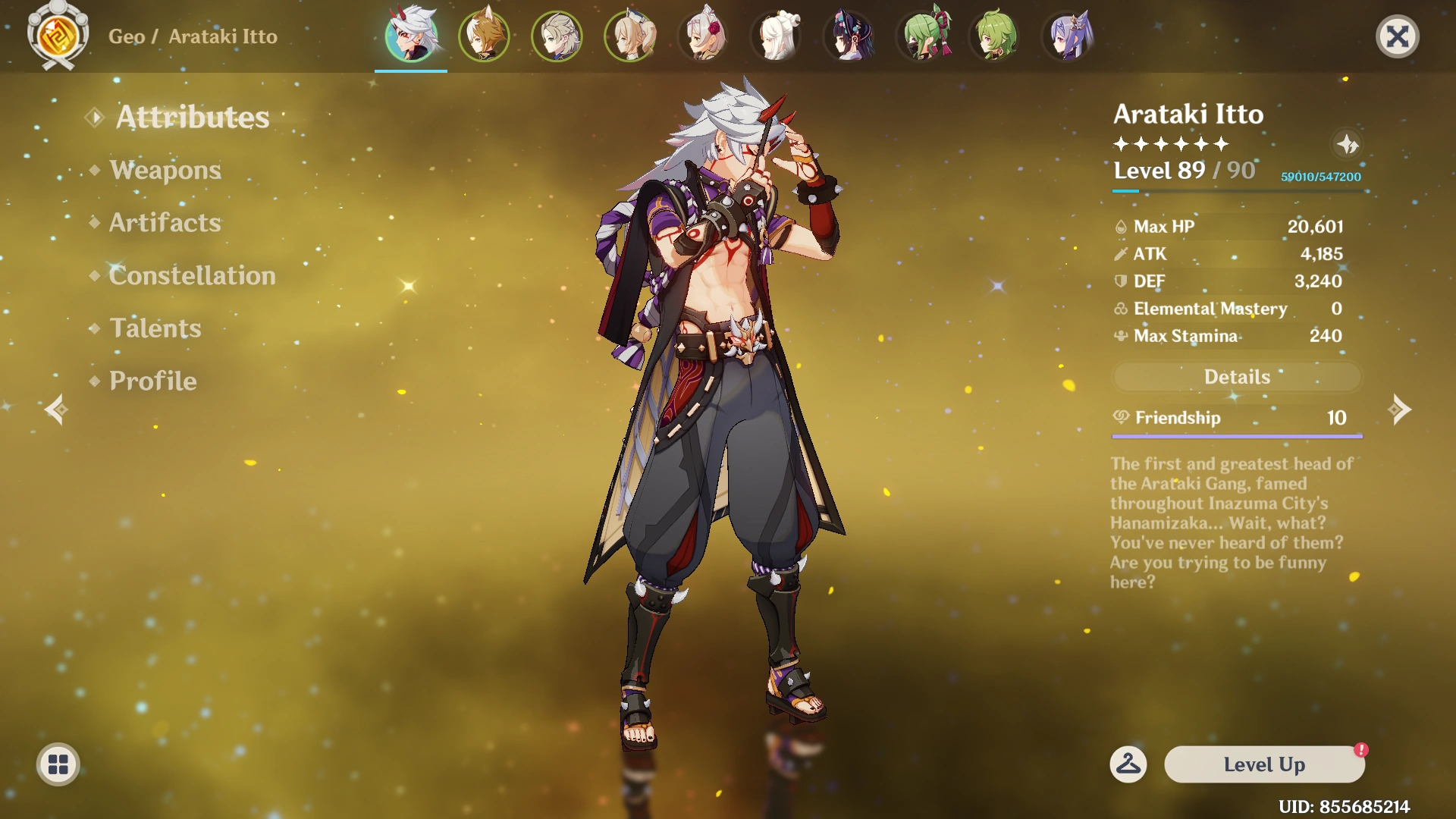
Task: Open the Albedo character portrait
Action: click(x=557, y=36)
